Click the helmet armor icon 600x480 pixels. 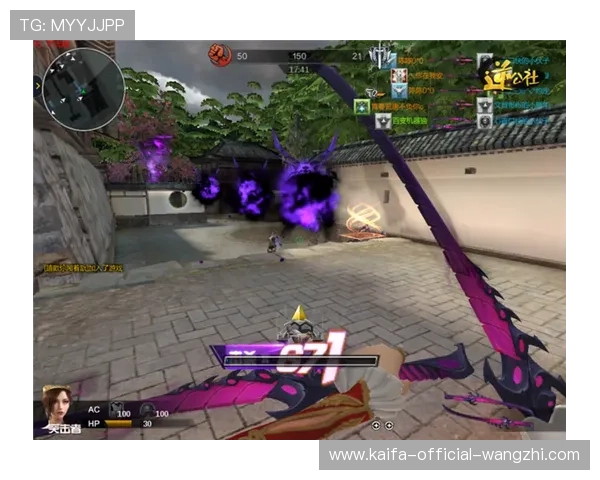pos(146,410)
